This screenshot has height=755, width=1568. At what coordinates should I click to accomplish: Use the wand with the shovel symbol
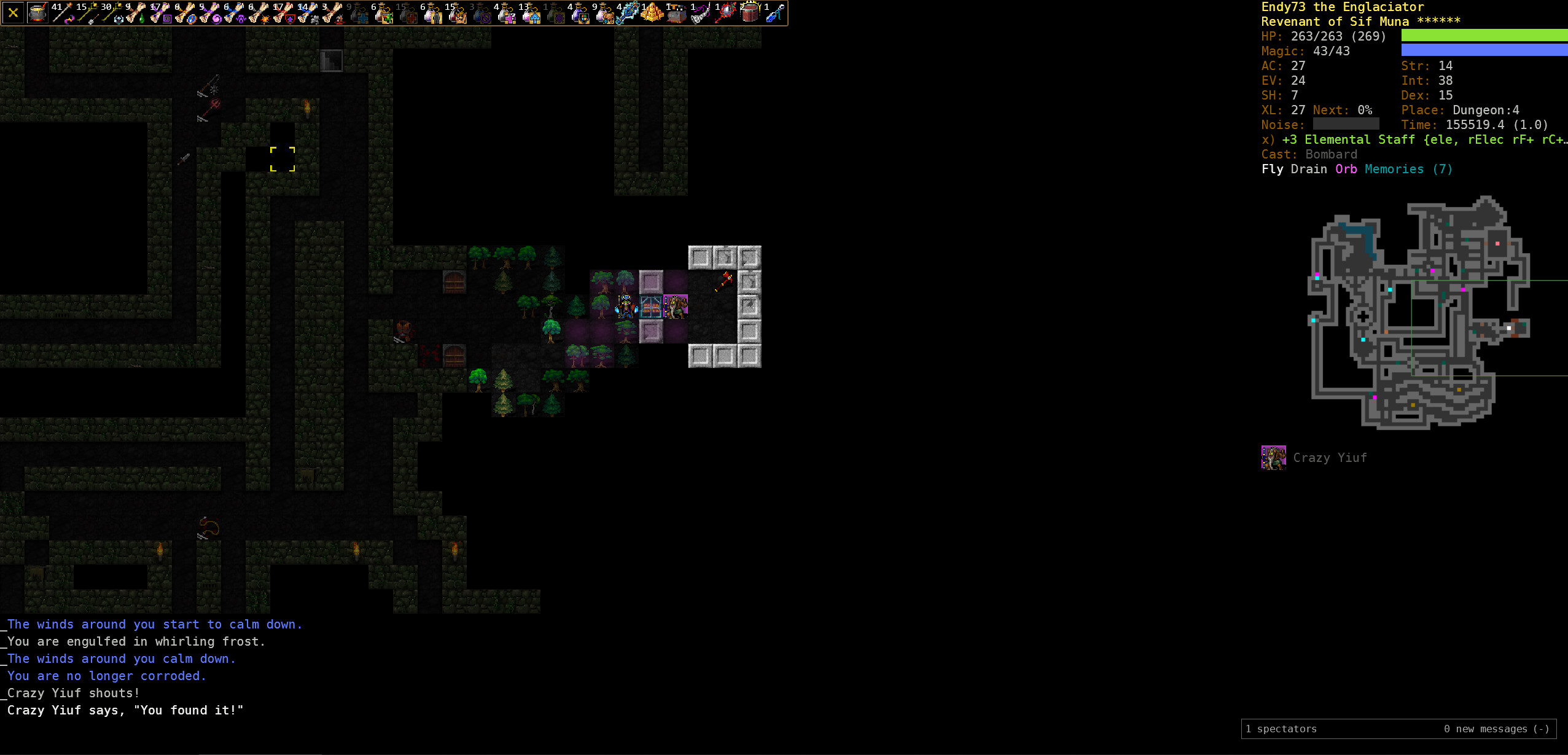(x=87, y=12)
